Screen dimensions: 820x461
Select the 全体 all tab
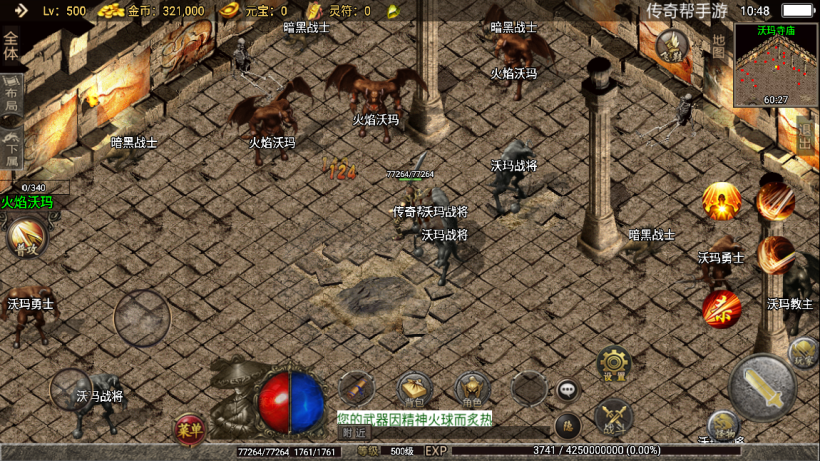click(x=11, y=46)
